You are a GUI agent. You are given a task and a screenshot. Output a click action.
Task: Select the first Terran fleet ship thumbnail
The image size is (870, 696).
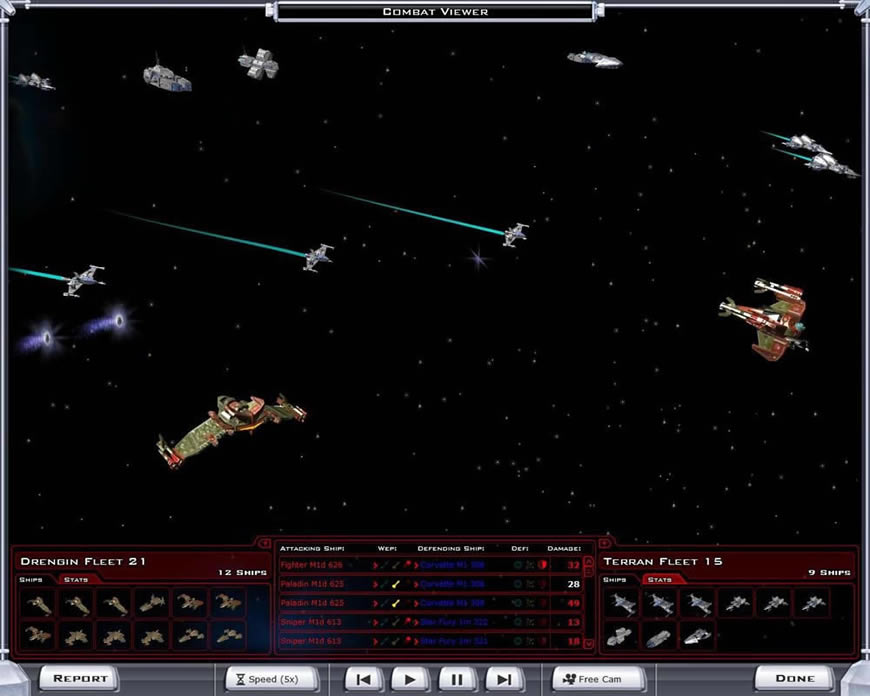pyautogui.click(x=623, y=603)
